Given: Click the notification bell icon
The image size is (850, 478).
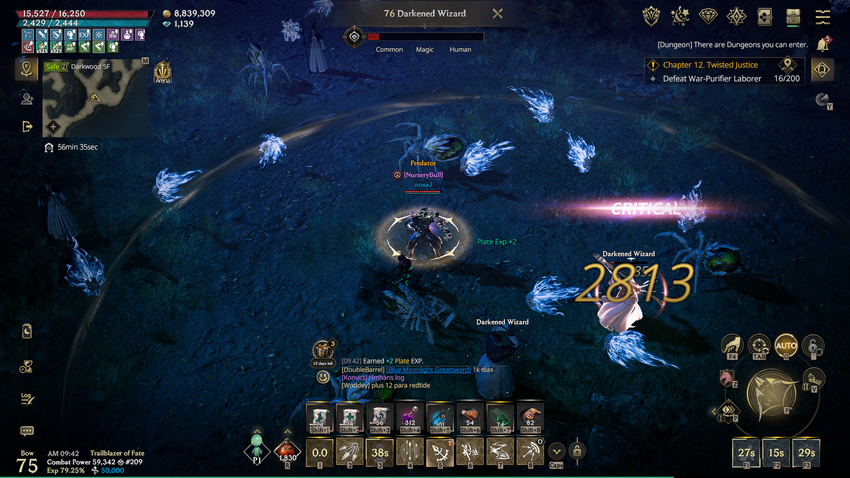Looking at the screenshot, I should [823, 43].
